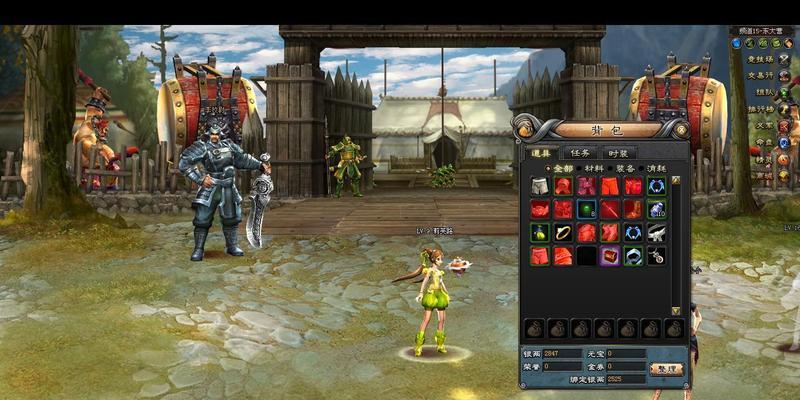Select the green orb item slot
Viewport: 800px width, 400px height.
click(x=587, y=209)
